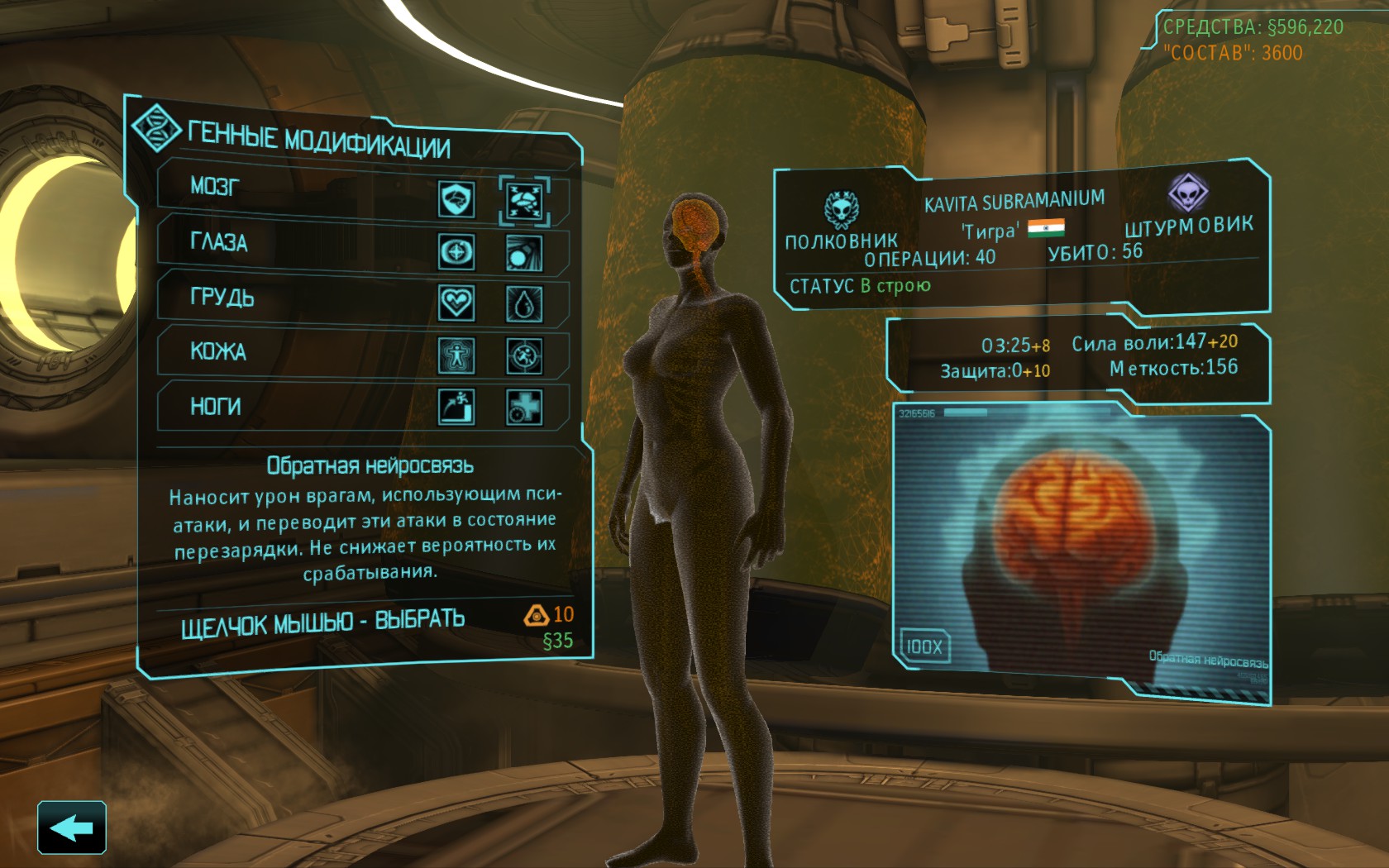Select the shield gene mod in the Мозг row

456,199
